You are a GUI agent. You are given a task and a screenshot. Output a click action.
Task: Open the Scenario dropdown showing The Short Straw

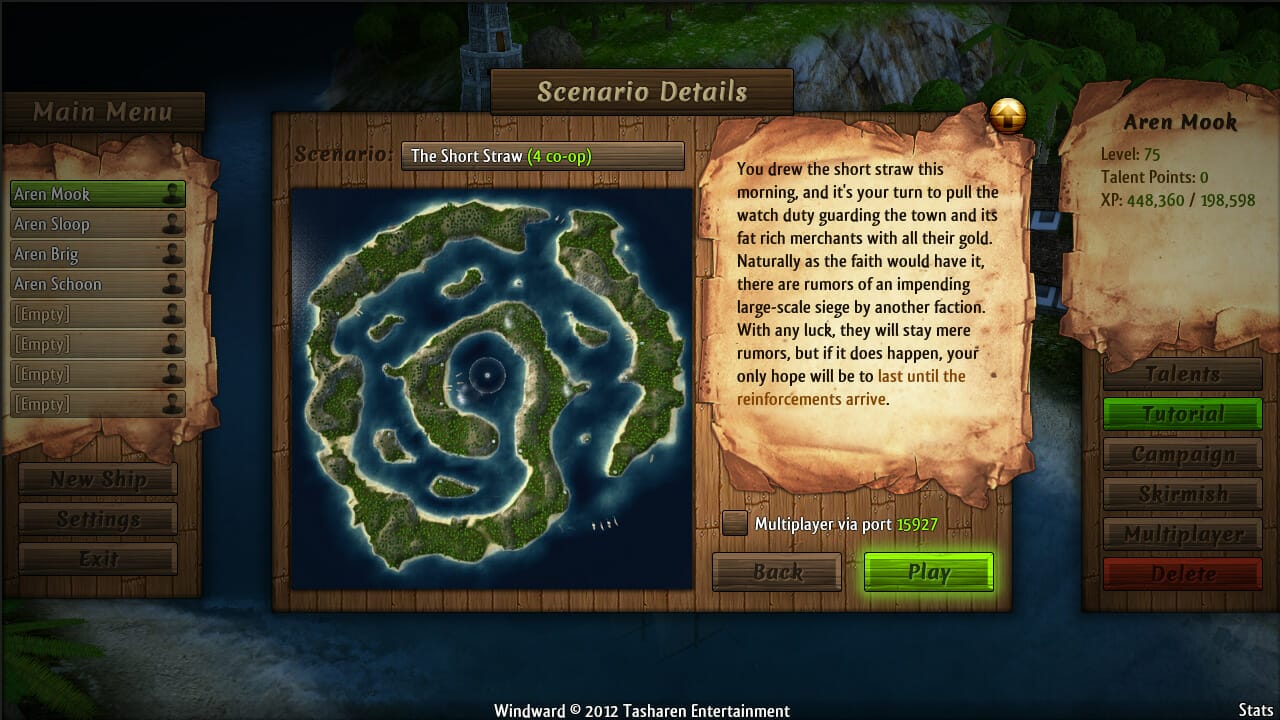tap(542, 156)
